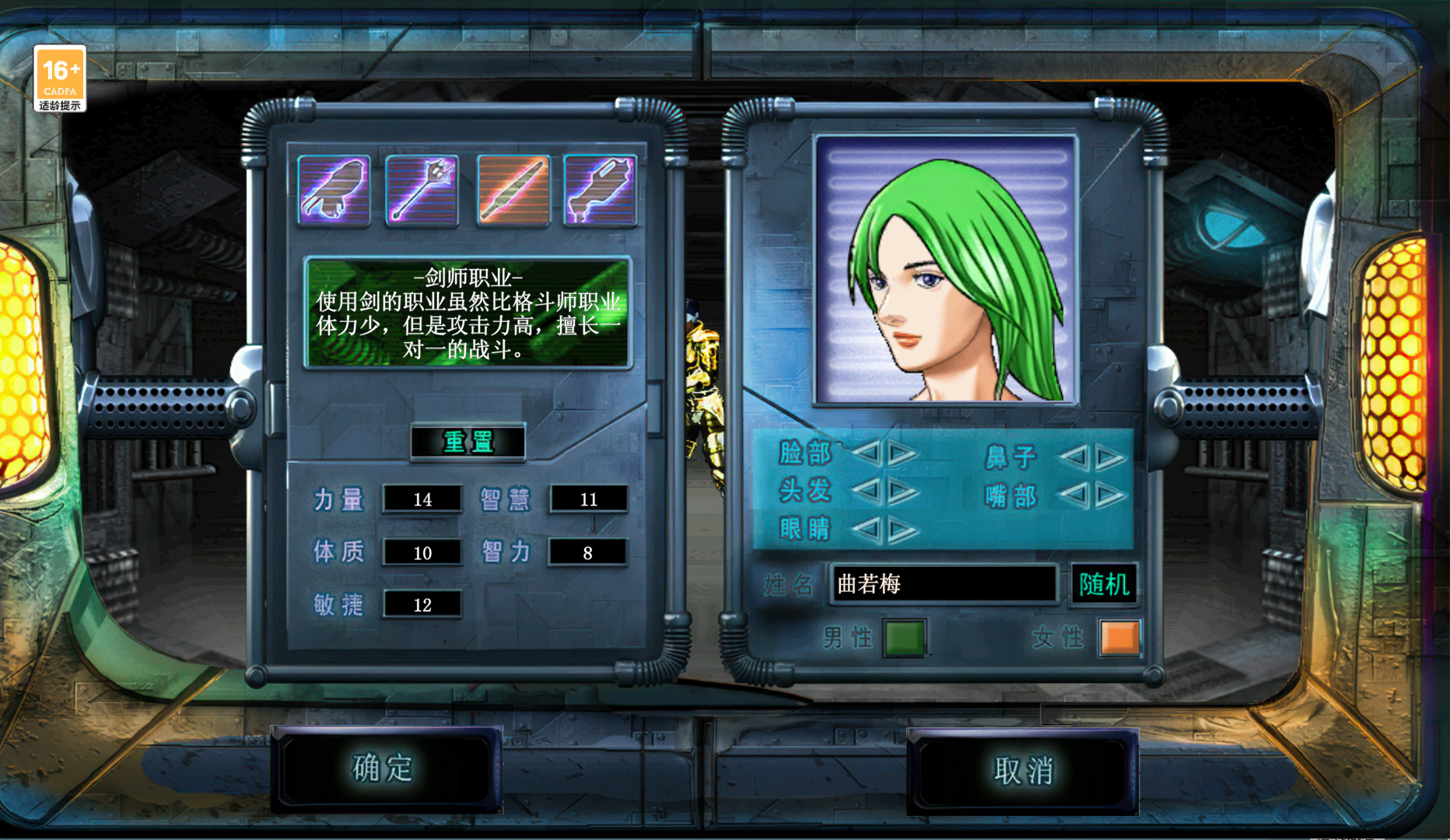The height and width of the screenshot is (840, 1450).
Task: Switch to next face (脸部) option
Action: tap(902, 452)
